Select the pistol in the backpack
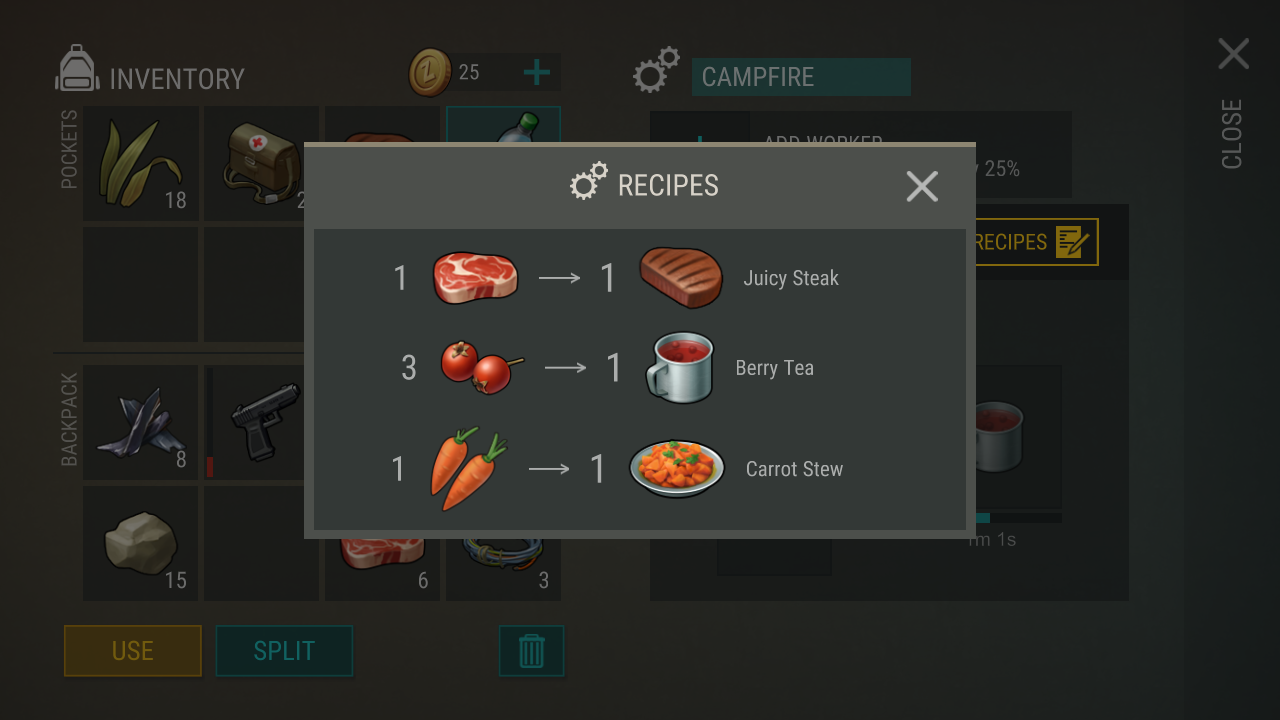This screenshot has height=720, width=1280. tap(258, 422)
